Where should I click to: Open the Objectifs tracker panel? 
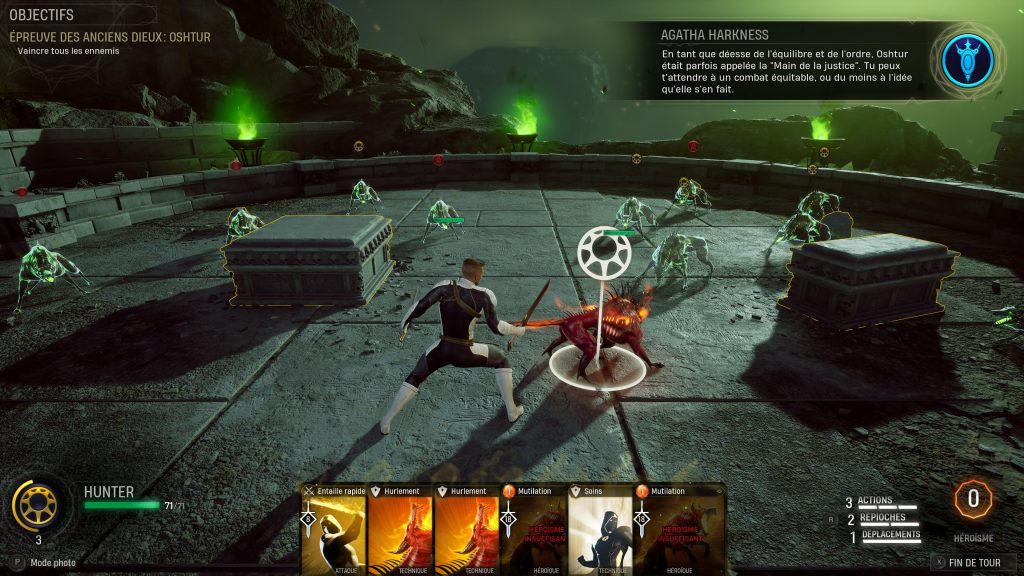tap(42, 16)
